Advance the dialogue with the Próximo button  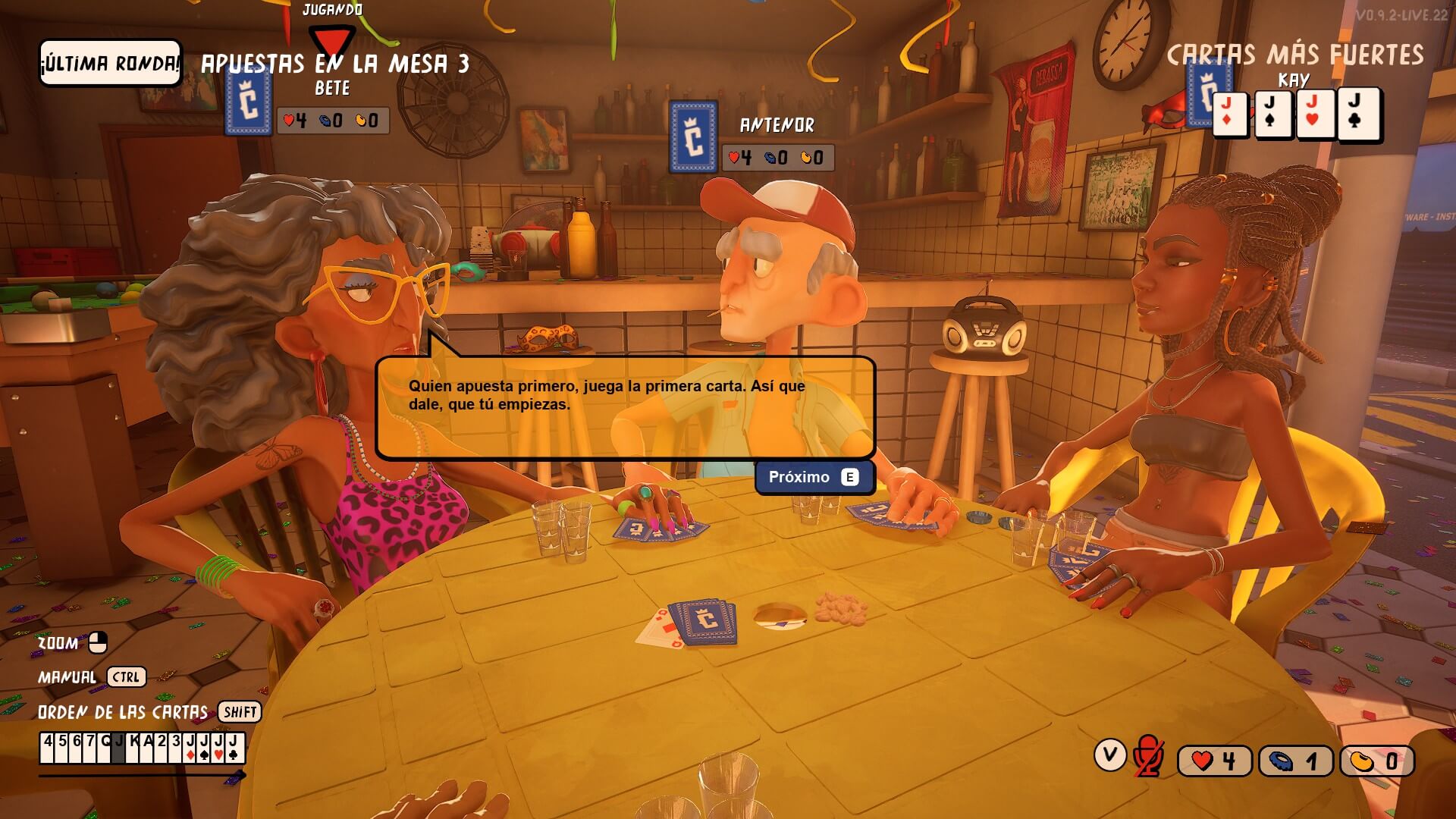coord(814,477)
